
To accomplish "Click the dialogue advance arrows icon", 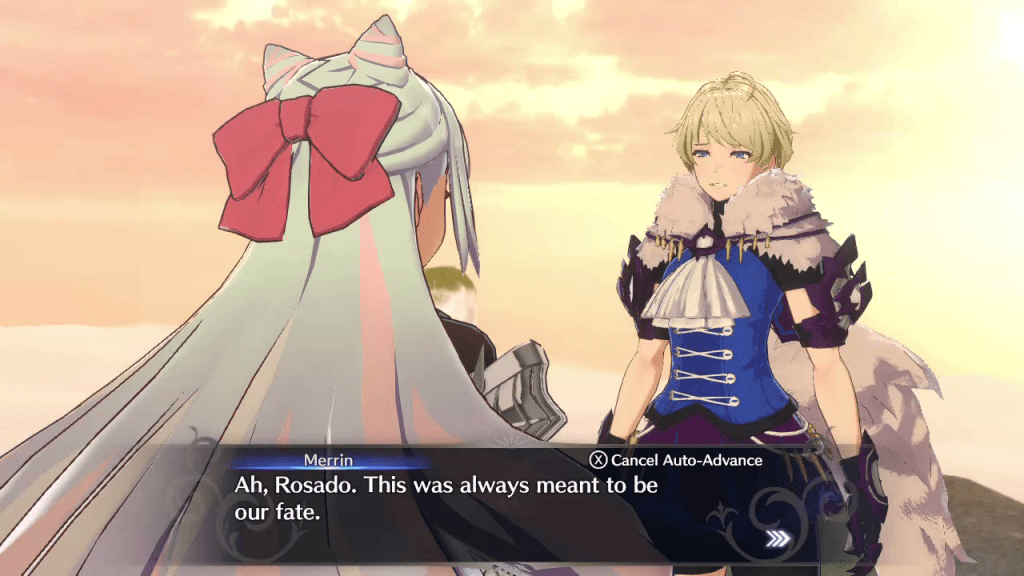I will pyautogui.click(x=777, y=540).
